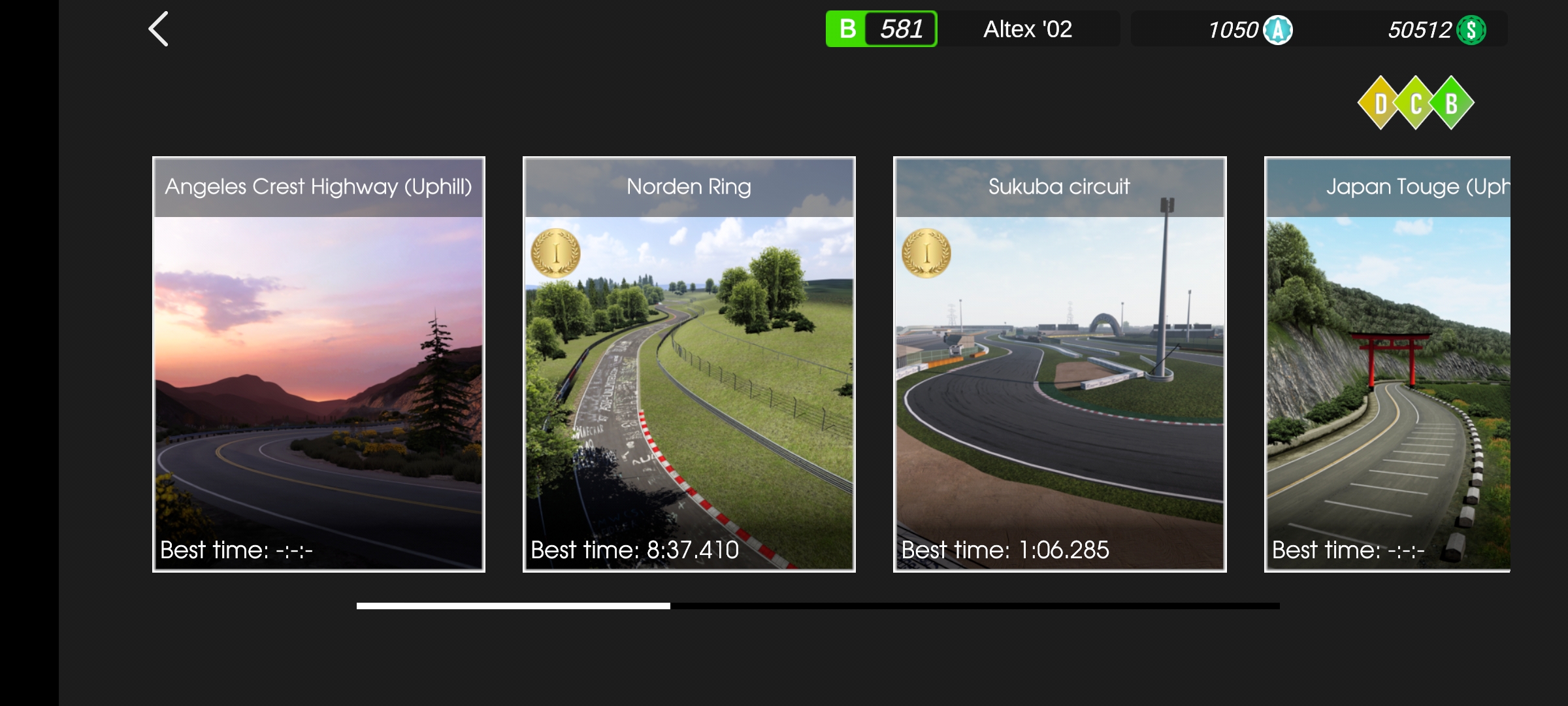Image resolution: width=1568 pixels, height=706 pixels.
Task: Choose the Norden Ring track card
Action: tap(689, 364)
